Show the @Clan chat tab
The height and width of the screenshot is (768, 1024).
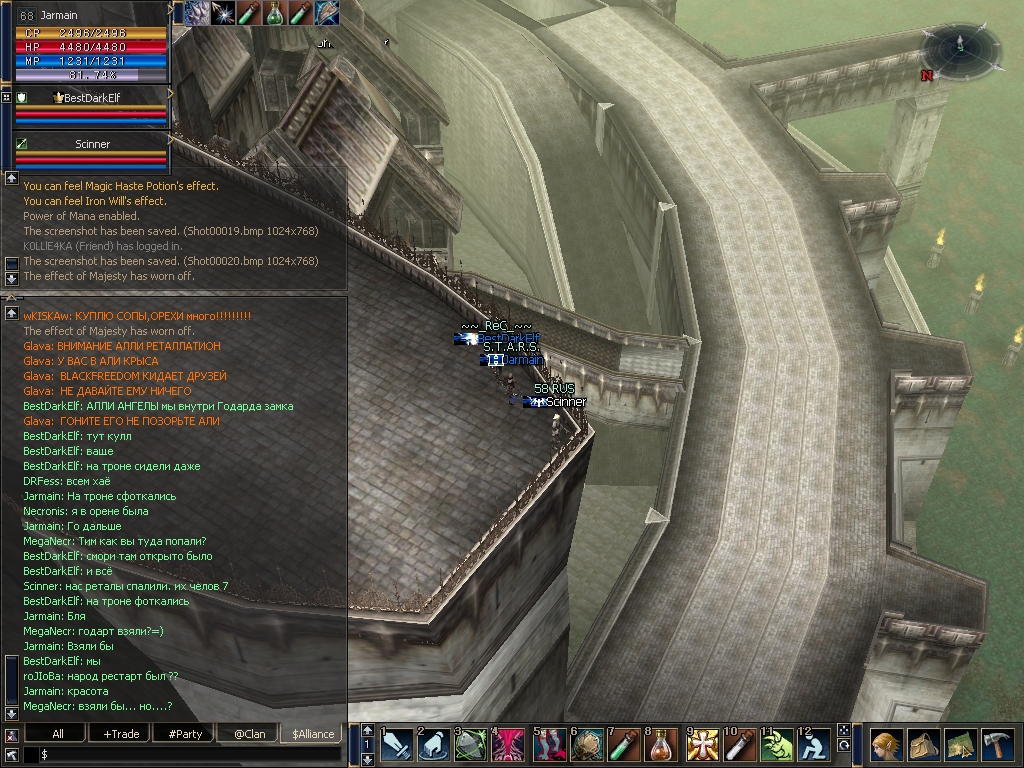tap(249, 734)
